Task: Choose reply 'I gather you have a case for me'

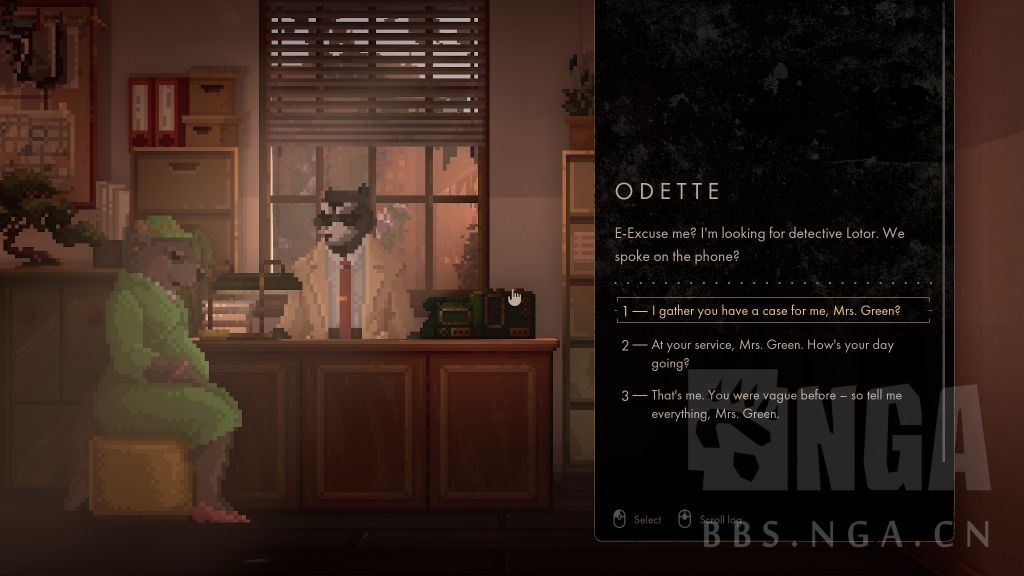Action: [x=775, y=311]
